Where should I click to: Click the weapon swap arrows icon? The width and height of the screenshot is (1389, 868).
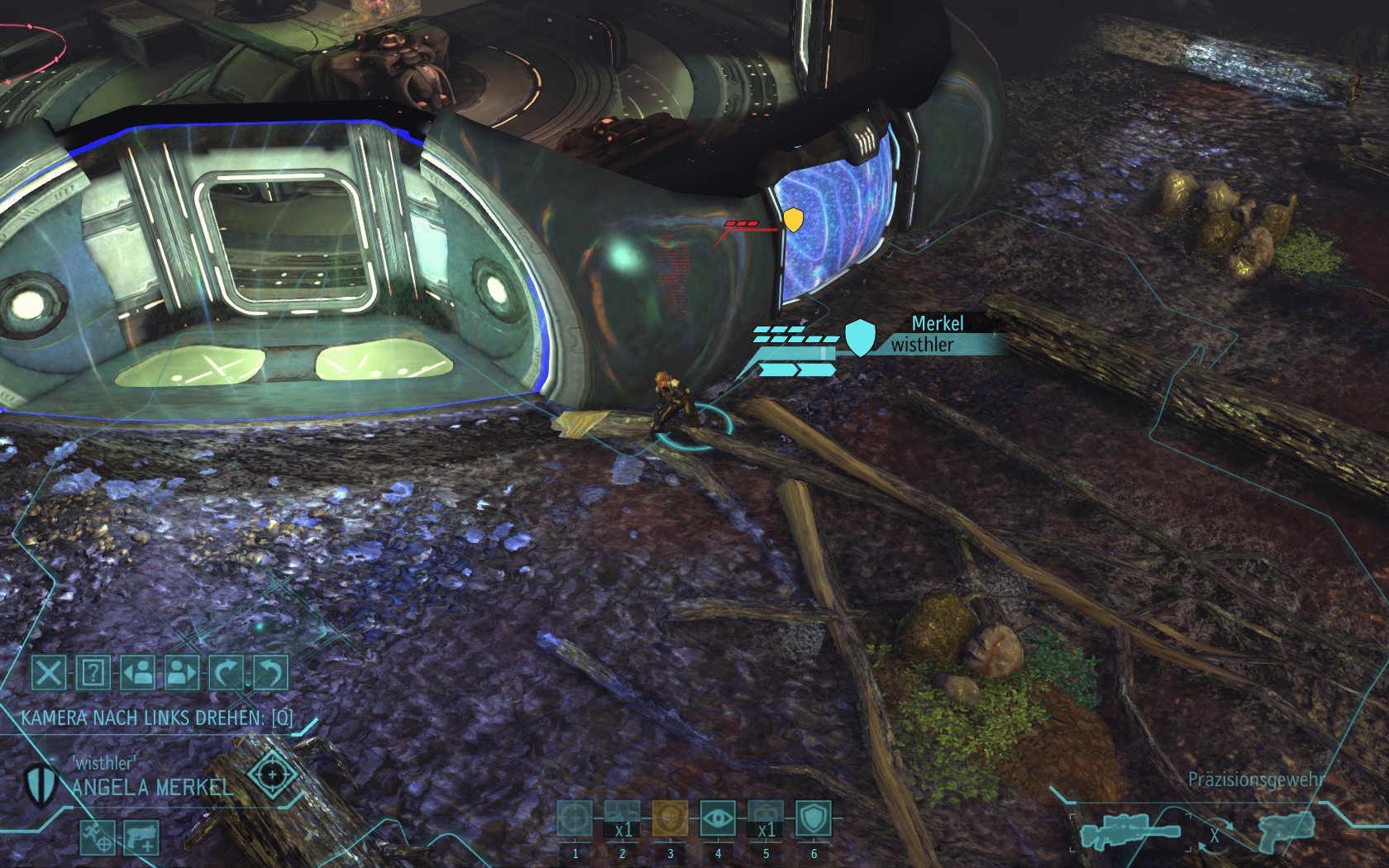pos(1214,835)
